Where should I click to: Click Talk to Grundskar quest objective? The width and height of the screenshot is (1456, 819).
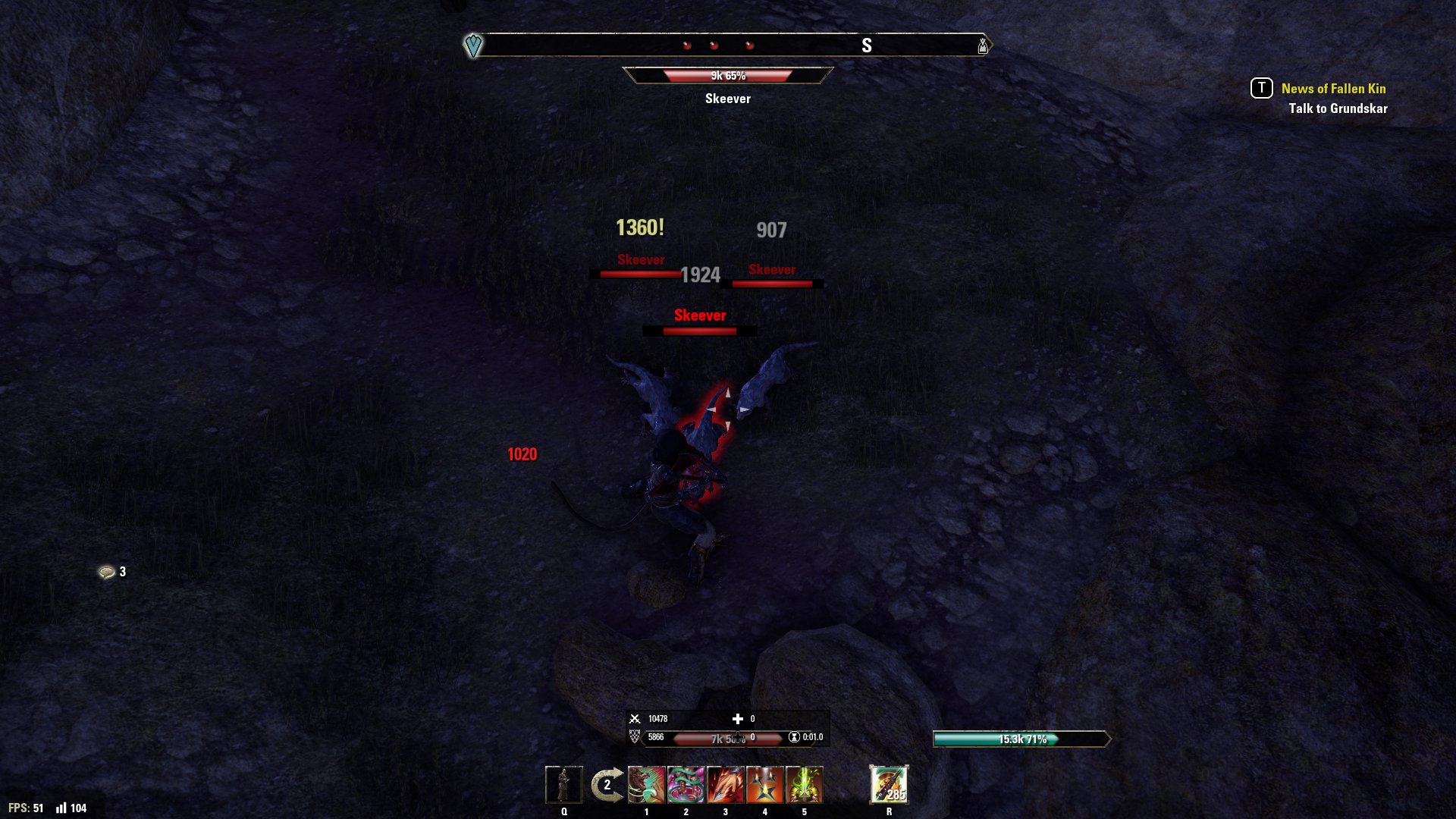[x=1338, y=108]
